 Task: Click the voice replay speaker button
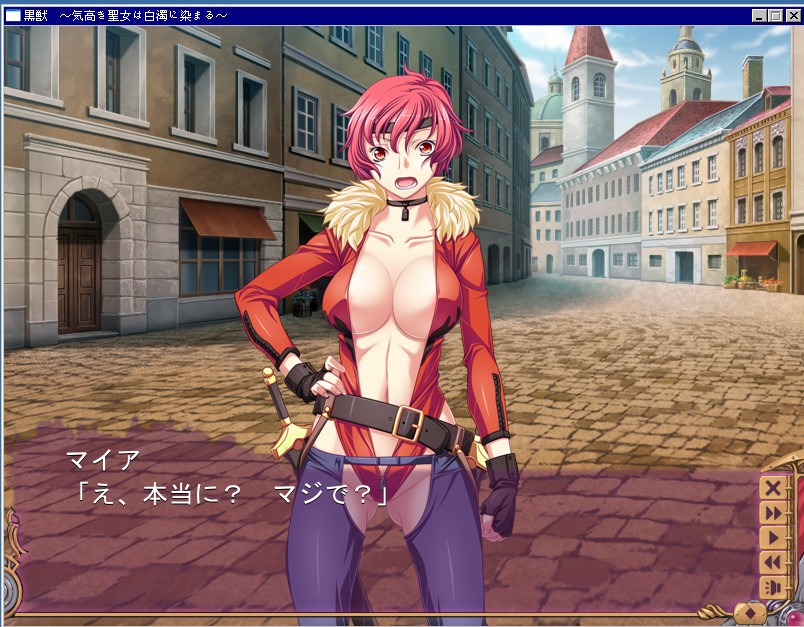coord(772,587)
